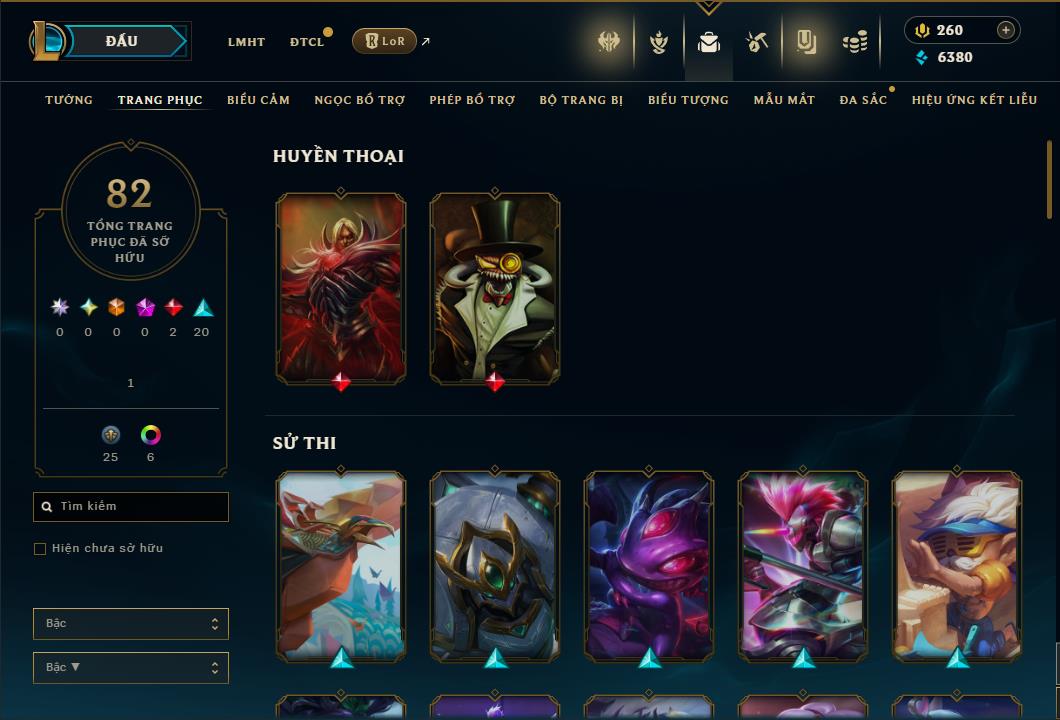
Task: Click the Tìm kiếm search field
Action: click(x=131, y=507)
